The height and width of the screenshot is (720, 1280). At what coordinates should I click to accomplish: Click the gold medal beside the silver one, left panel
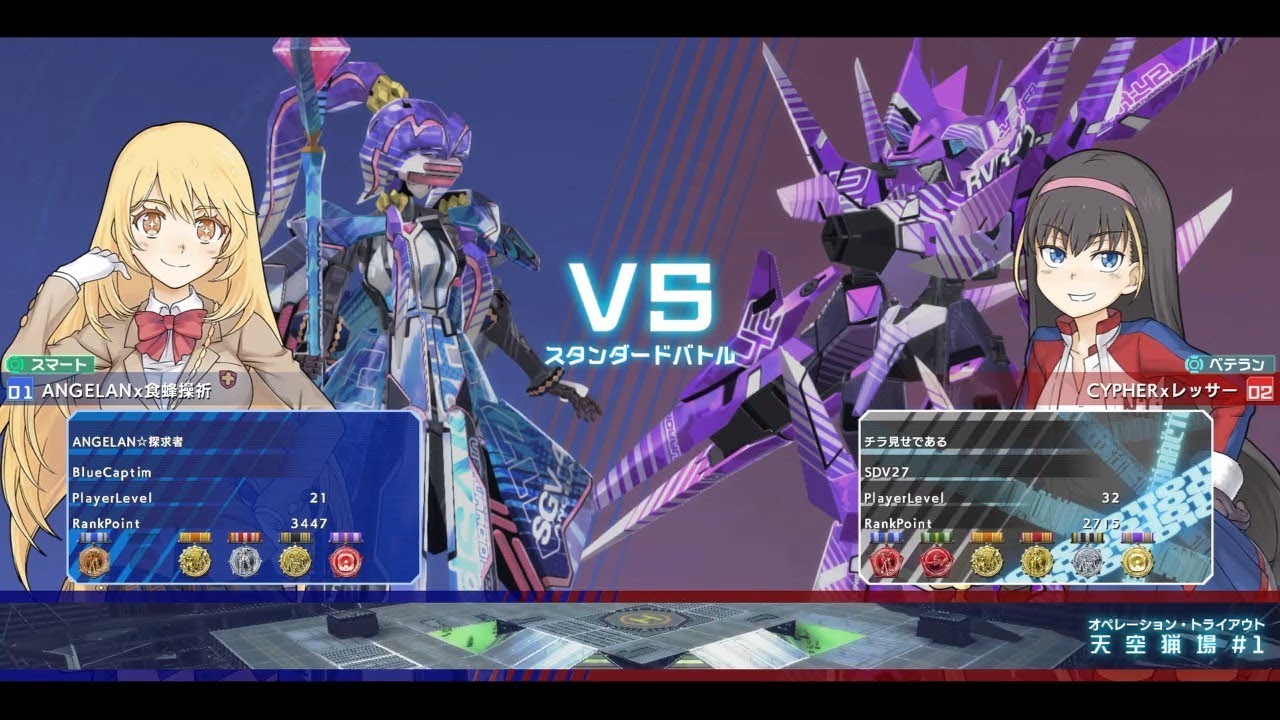click(196, 562)
